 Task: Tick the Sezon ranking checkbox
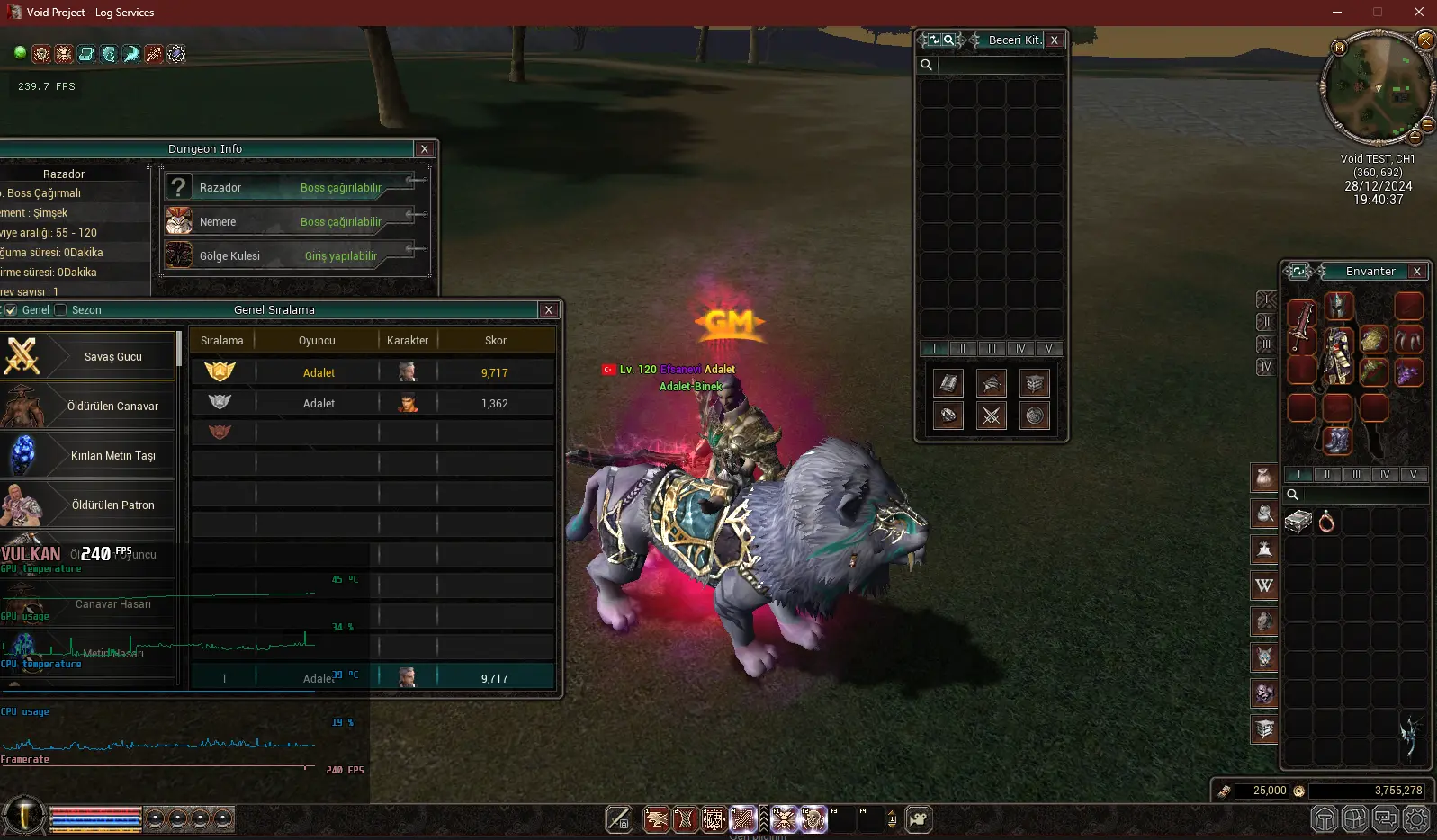coord(61,310)
